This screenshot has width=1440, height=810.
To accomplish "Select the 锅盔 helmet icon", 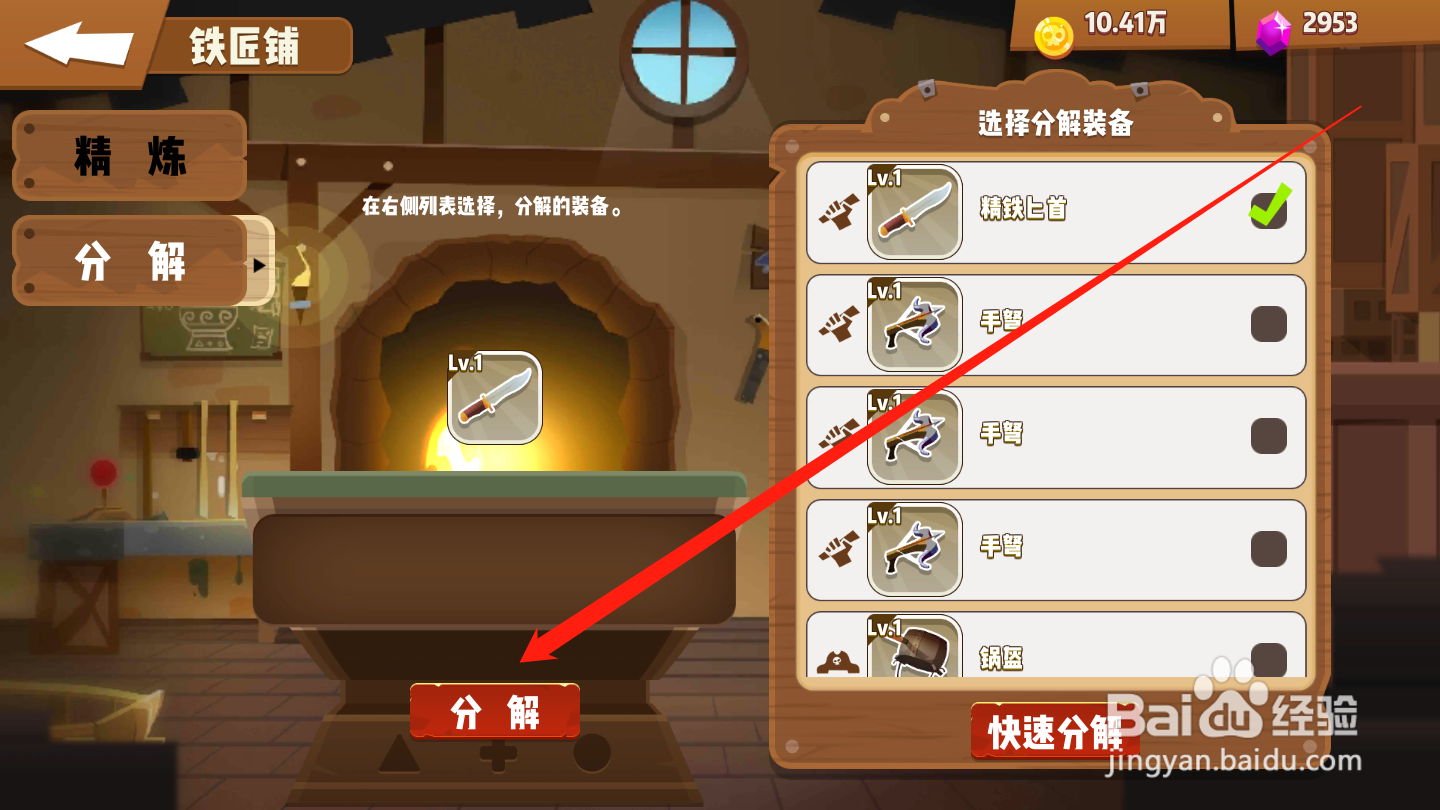I will pos(915,650).
